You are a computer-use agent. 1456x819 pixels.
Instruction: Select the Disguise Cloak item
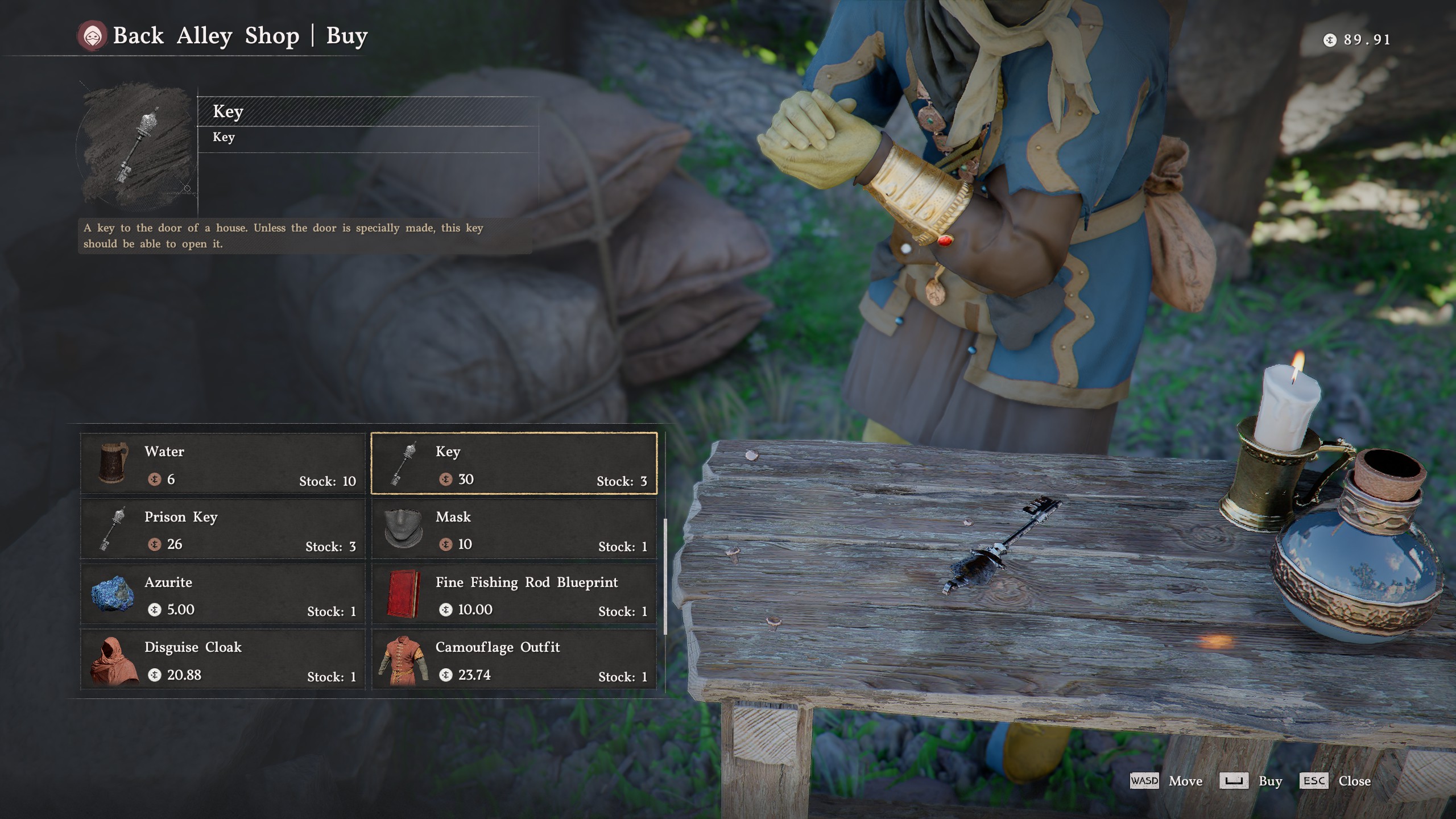(x=222, y=660)
